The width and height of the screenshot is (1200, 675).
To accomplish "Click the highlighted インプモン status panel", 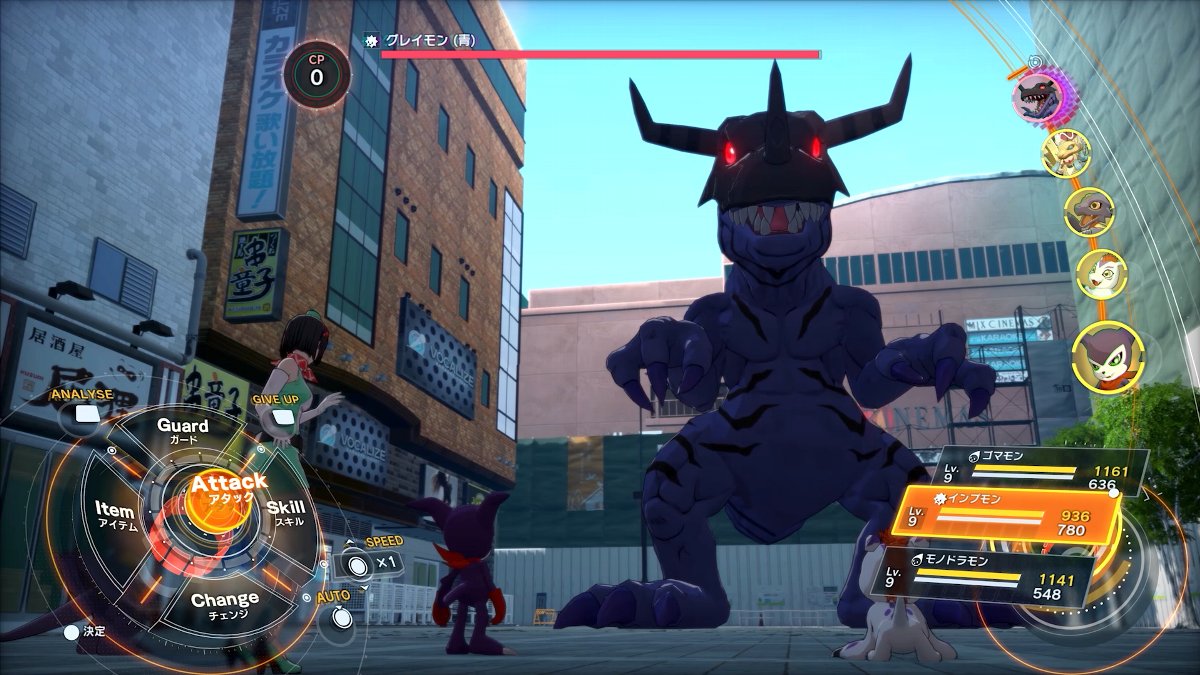I will tap(1005, 516).
